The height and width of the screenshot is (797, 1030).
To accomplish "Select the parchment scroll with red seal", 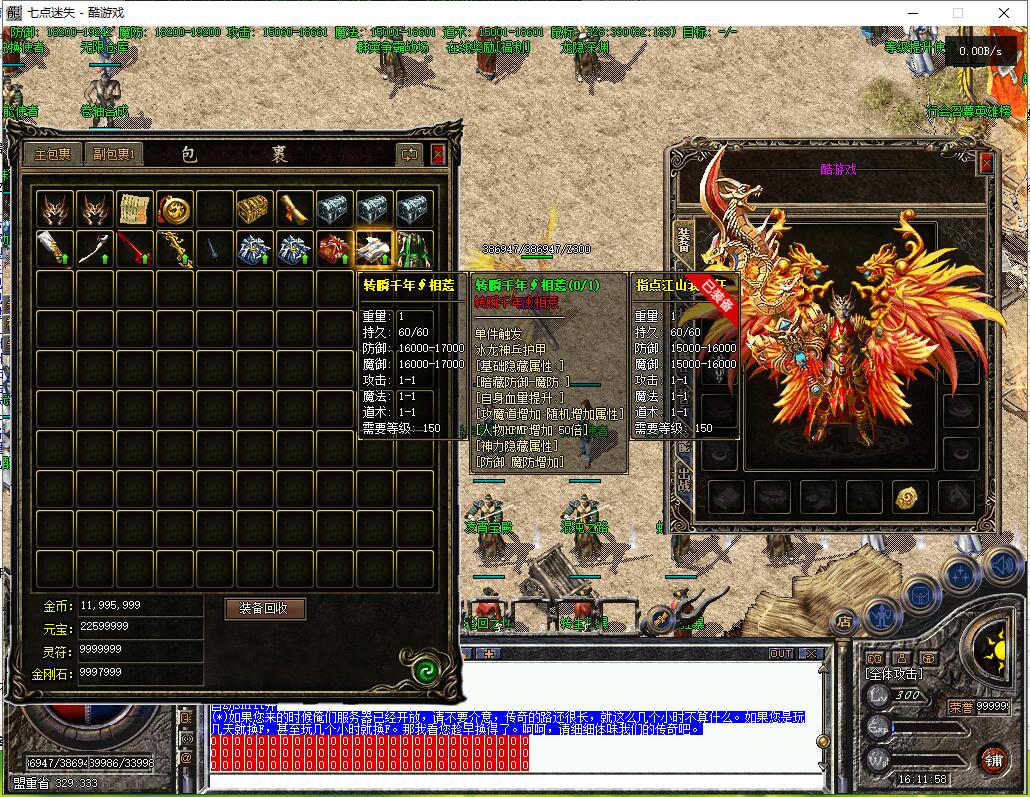I will click(134, 209).
